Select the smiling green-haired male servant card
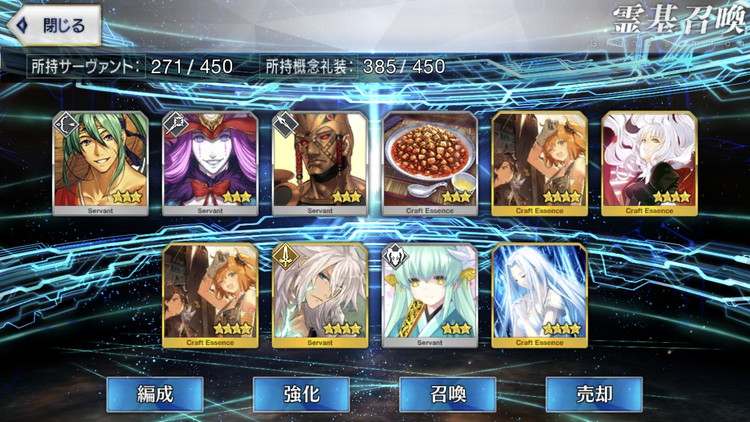Image resolution: width=750 pixels, height=422 pixels. click(x=100, y=162)
